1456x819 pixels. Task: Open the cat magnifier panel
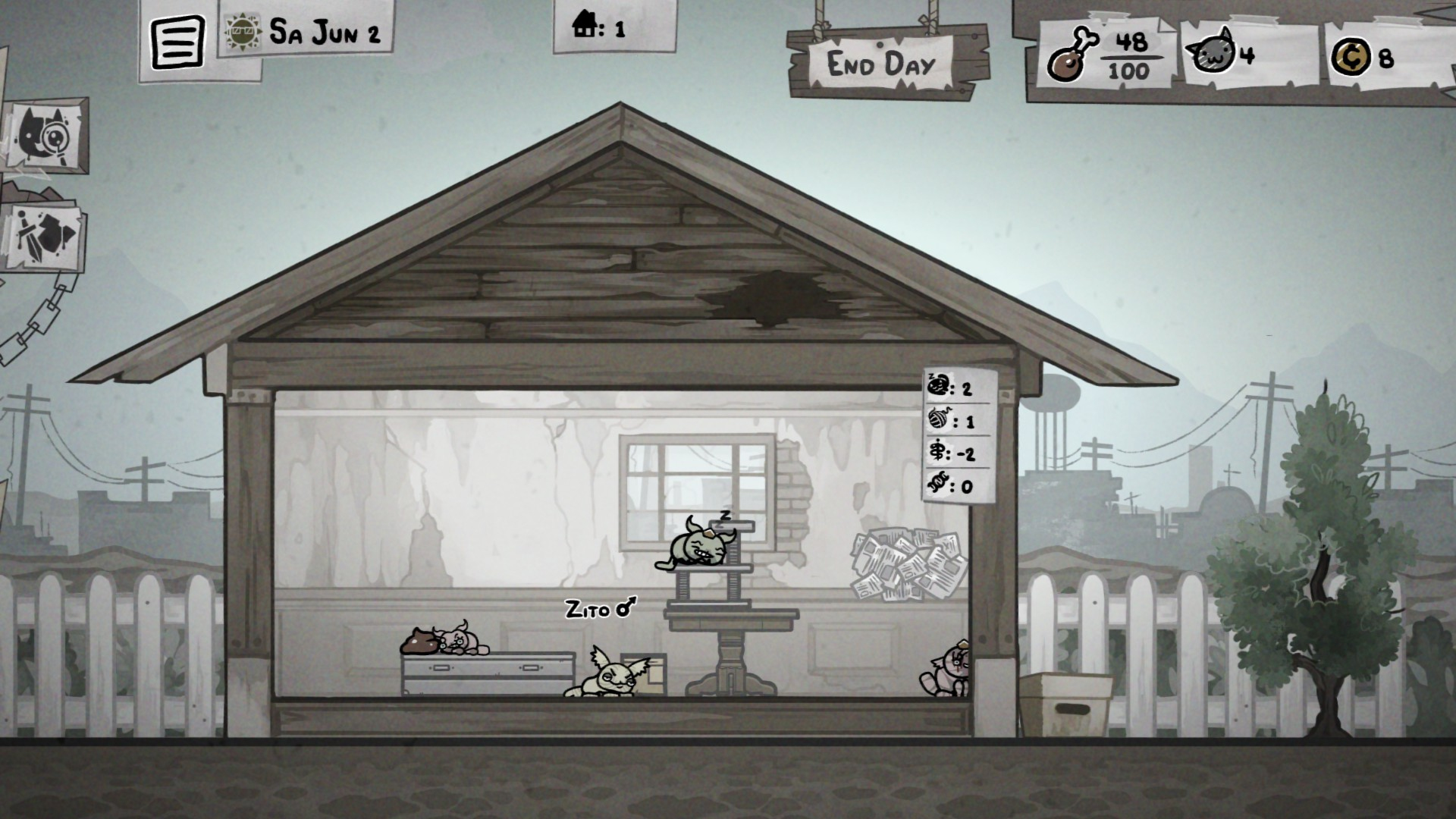pos(49,137)
